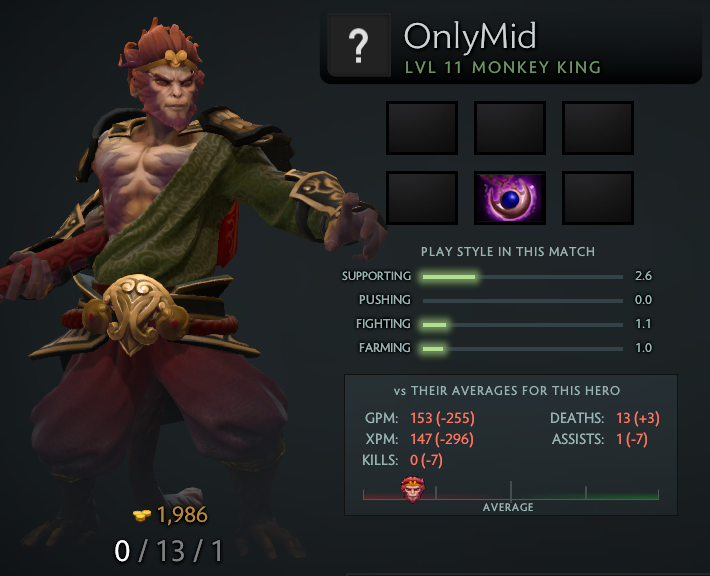The height and width of the screenshot is (576, 710).
Task: Click the OnlyMid player name
Action: (x=470, y=37)
